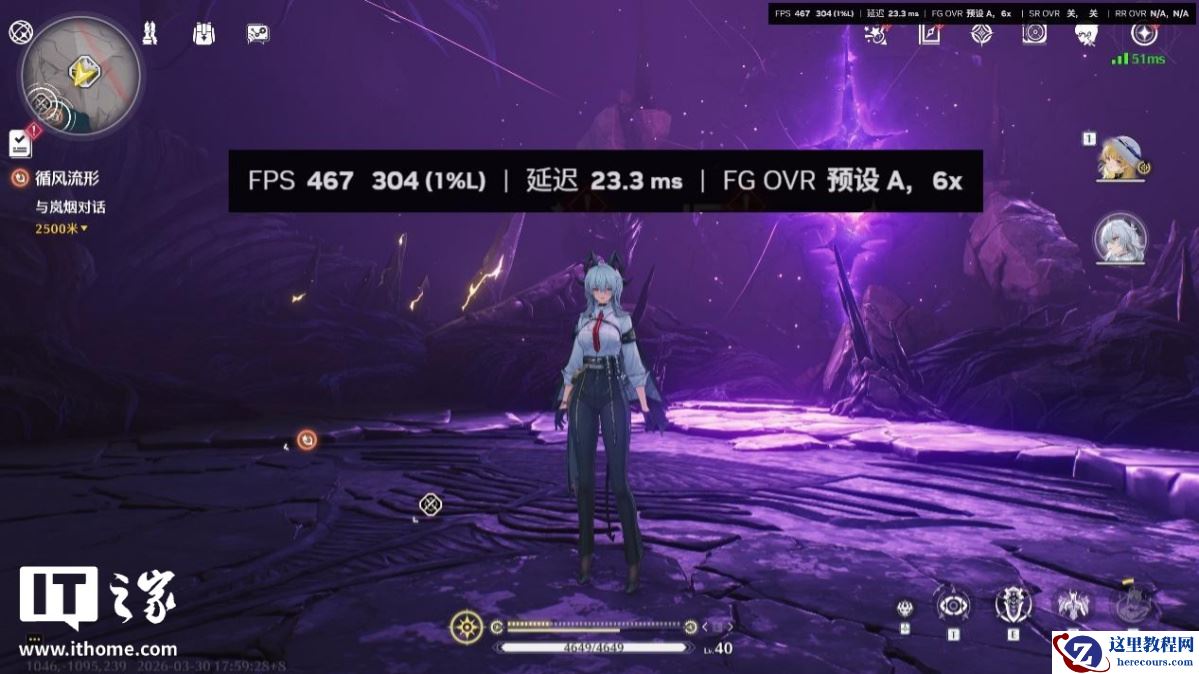Activate the winged echo skill icon

1073,604
